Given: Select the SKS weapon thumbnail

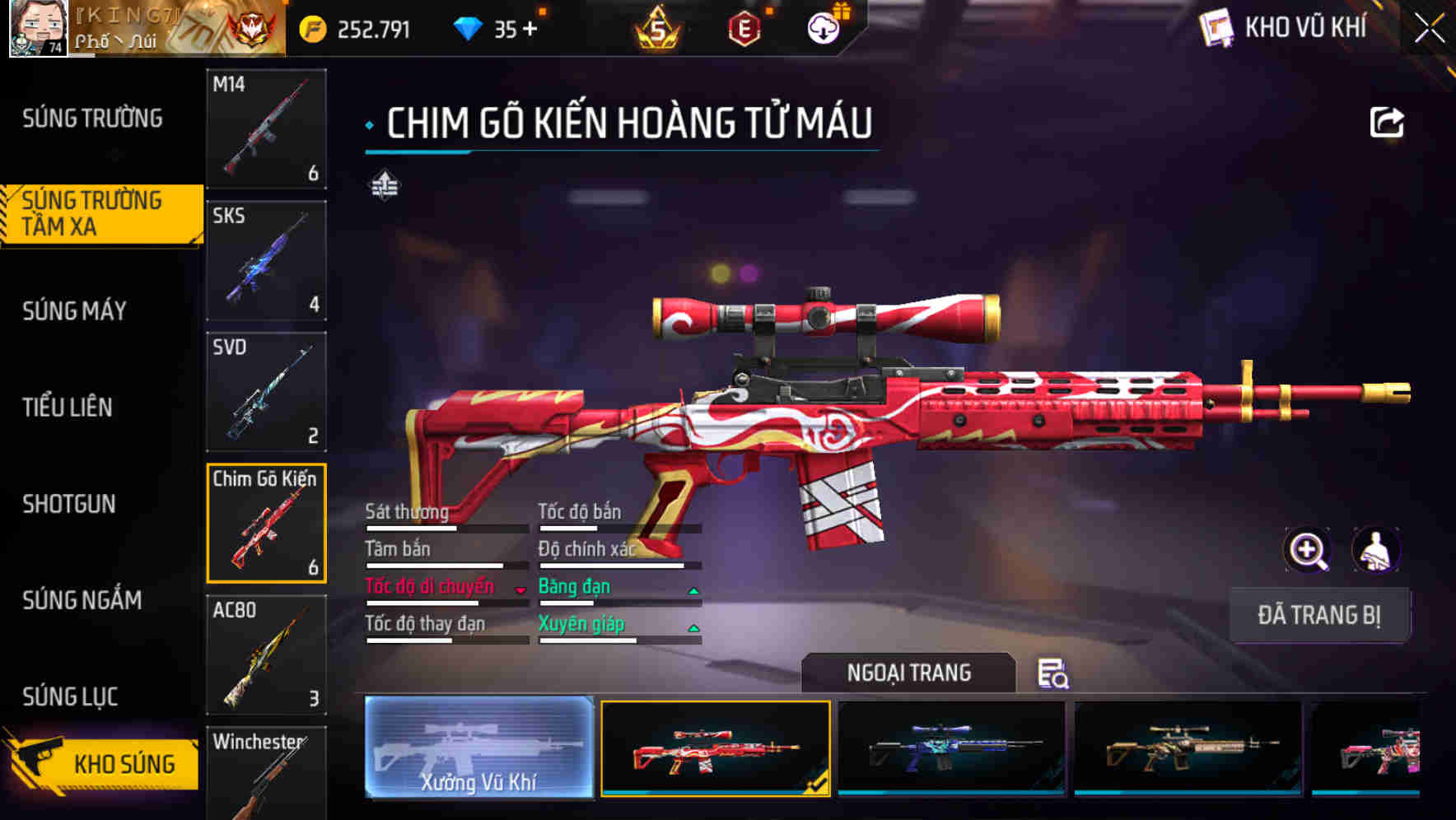Looking at the screenshot, I should click(265, 259).
